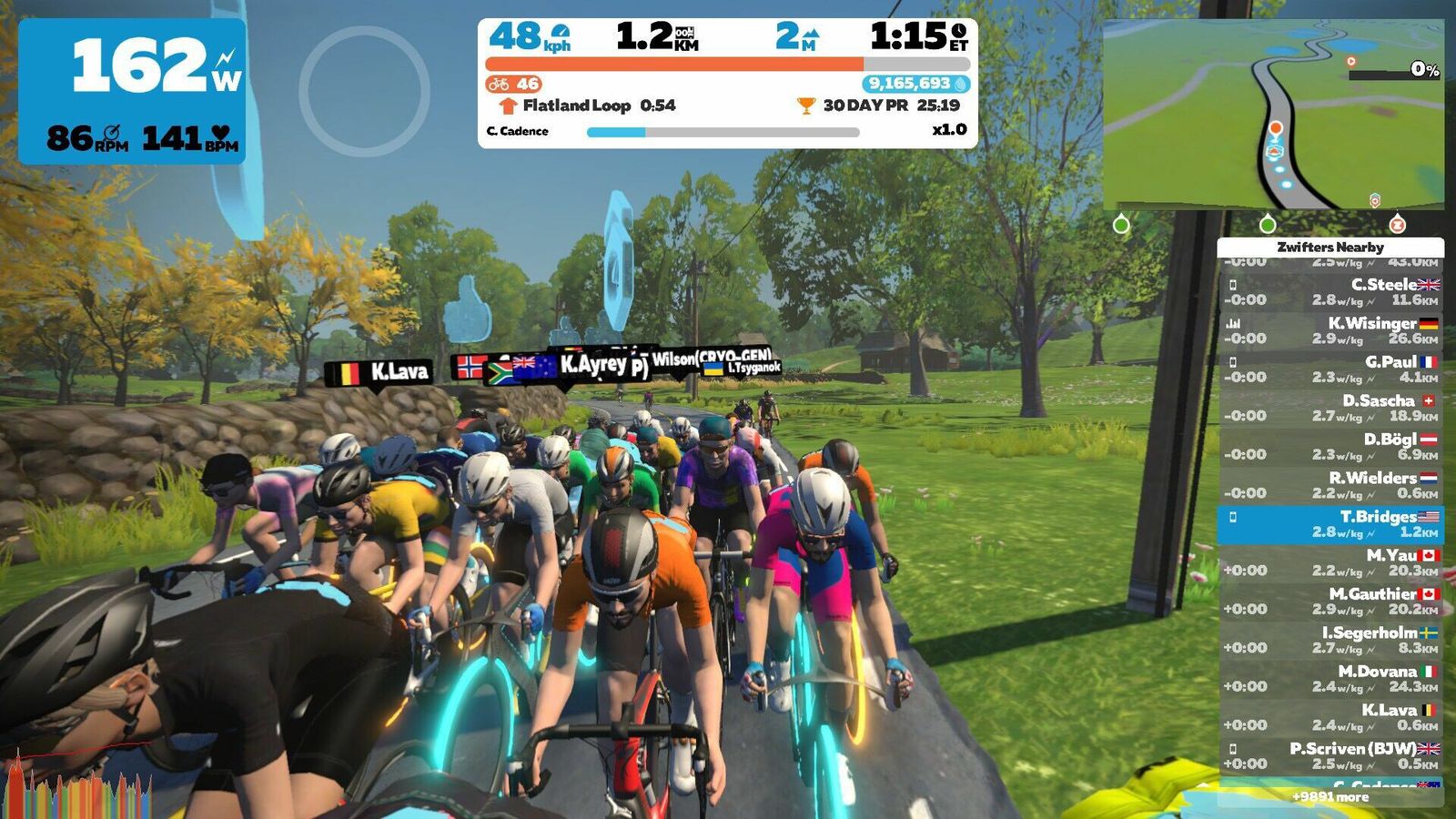Choose K.Wisinger rider row
Image resolution: width=1456 pixels, height=819 pixels.
pyautogui.click(x=1330, y=330)
